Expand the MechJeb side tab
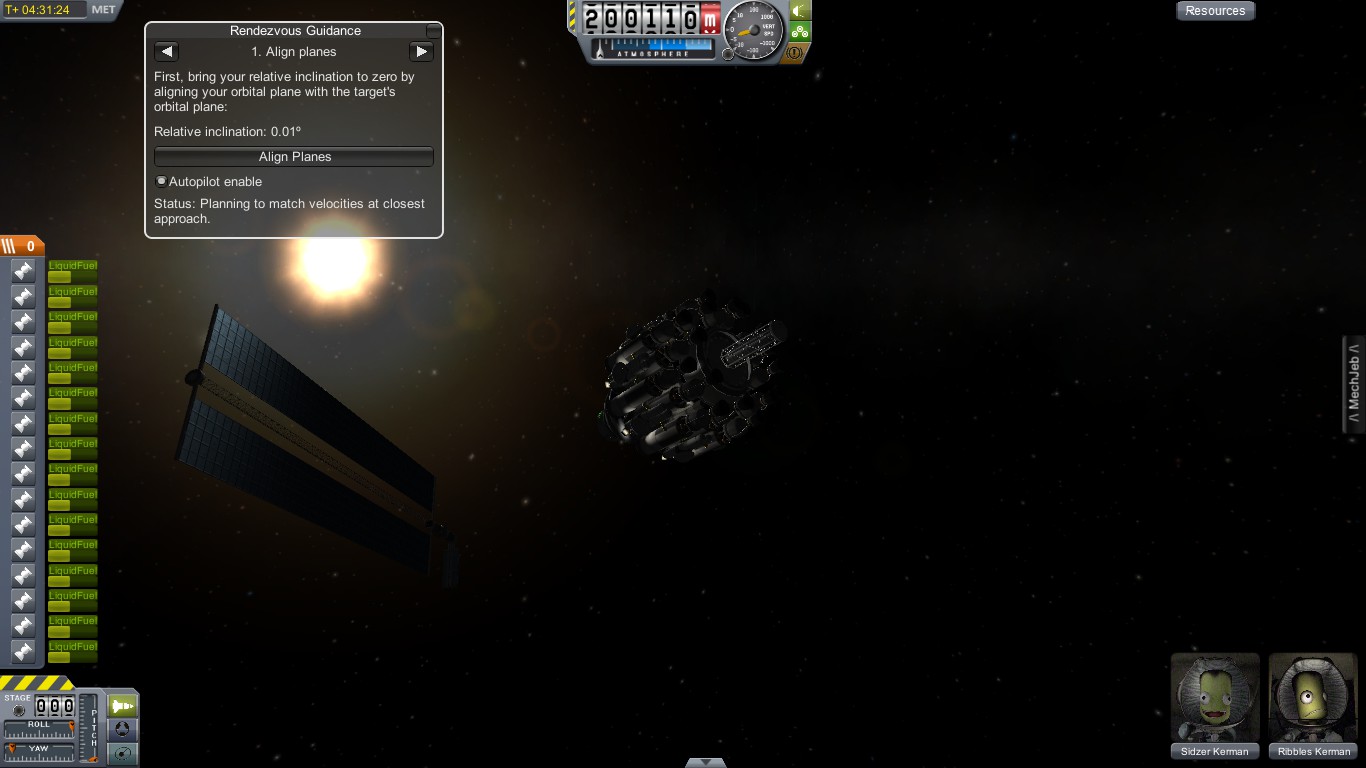The image size is (1366, 768). tap(1355, 385)
